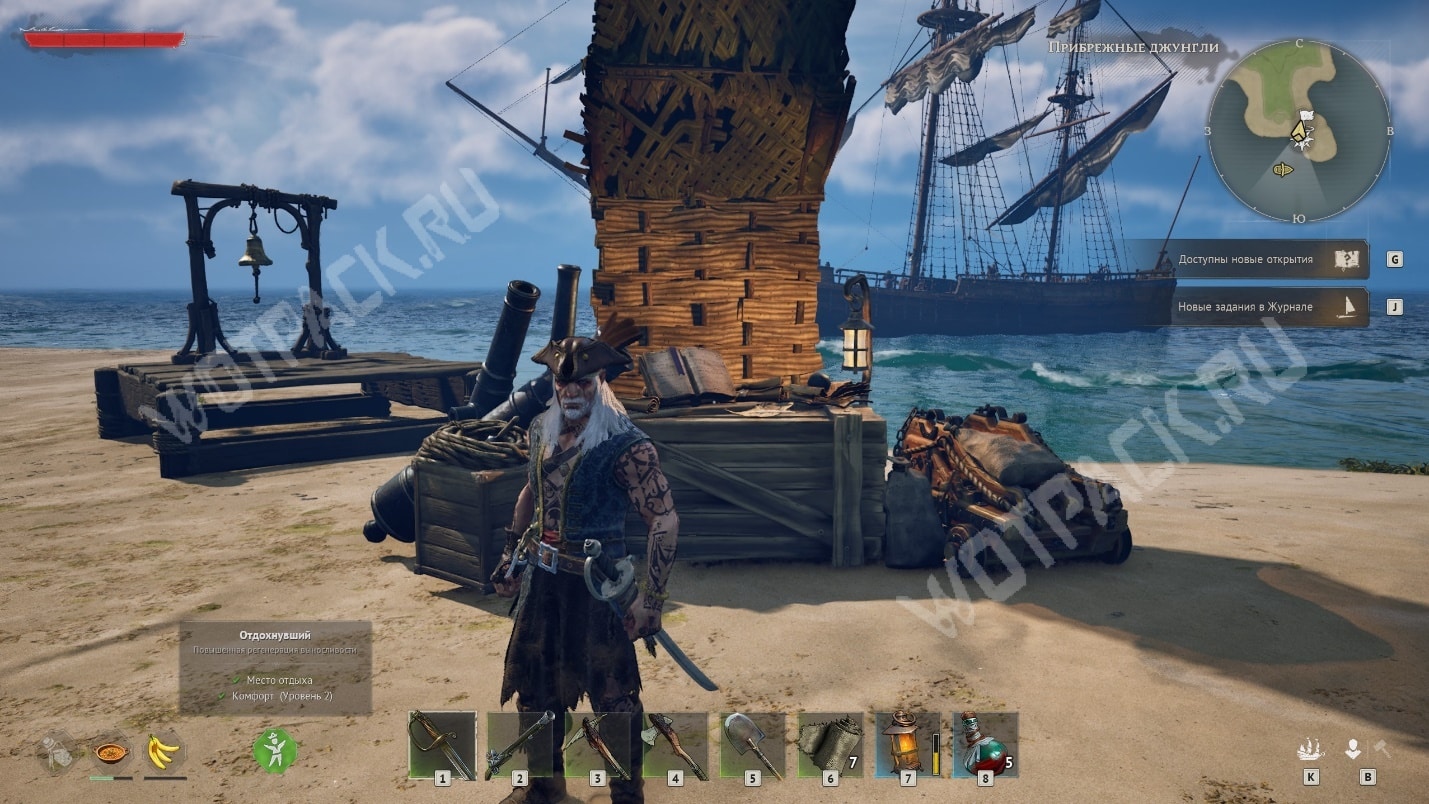Open the ship icon in the corner
The height and width of the screenshot is (804, 1429).
[1310, 749]
